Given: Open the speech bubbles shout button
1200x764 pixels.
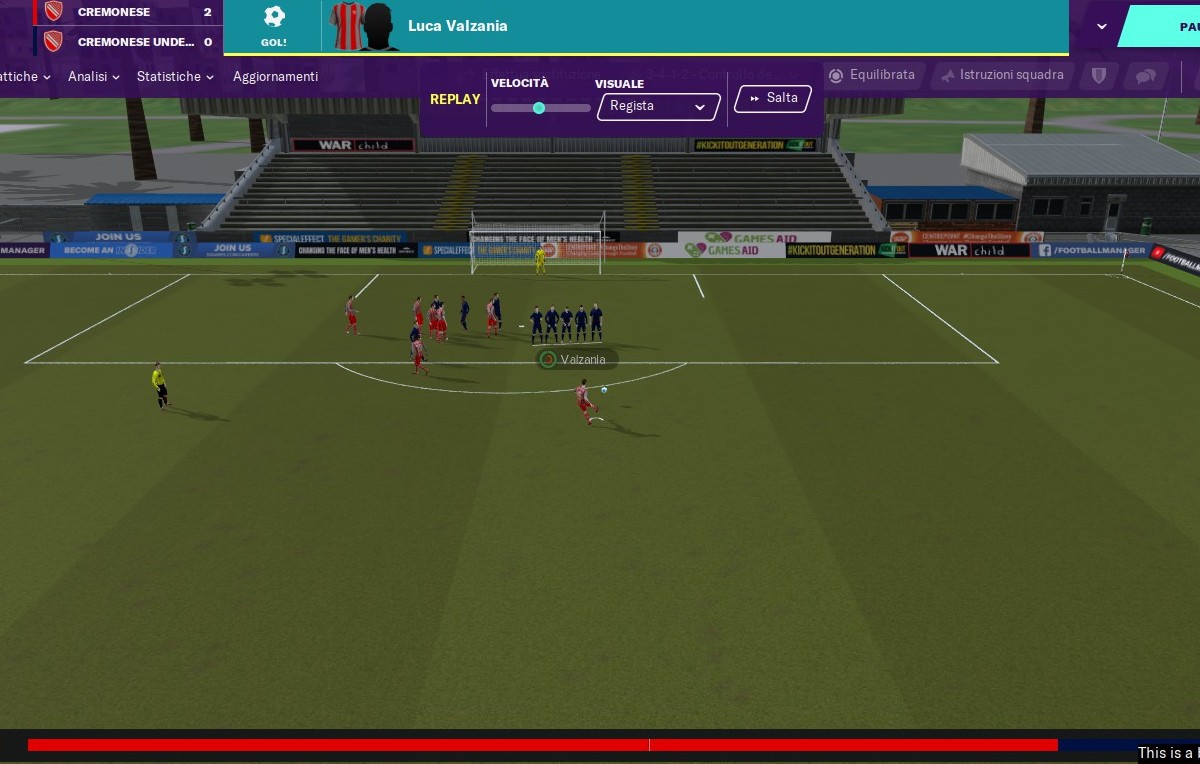Looking at the screenshot, I should click(1146, 76).
